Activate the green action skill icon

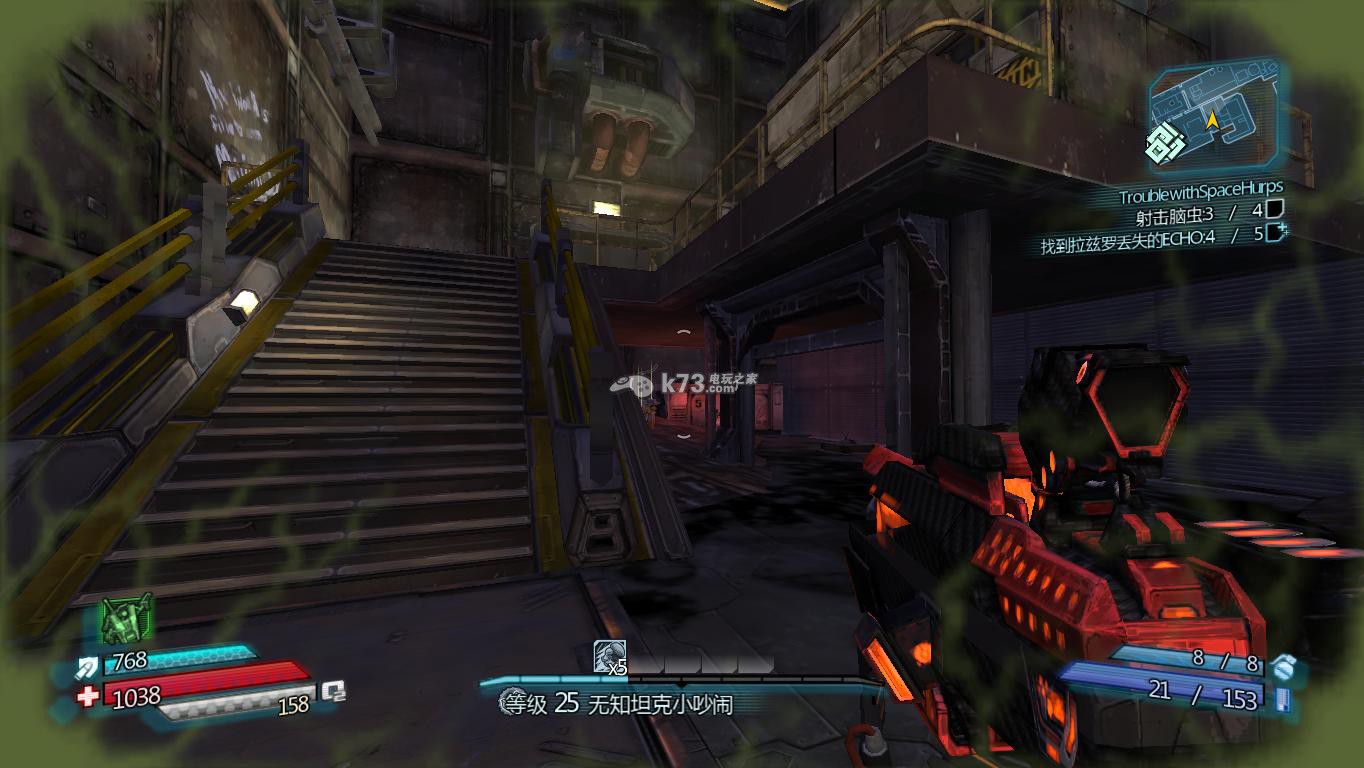[127, 617]
